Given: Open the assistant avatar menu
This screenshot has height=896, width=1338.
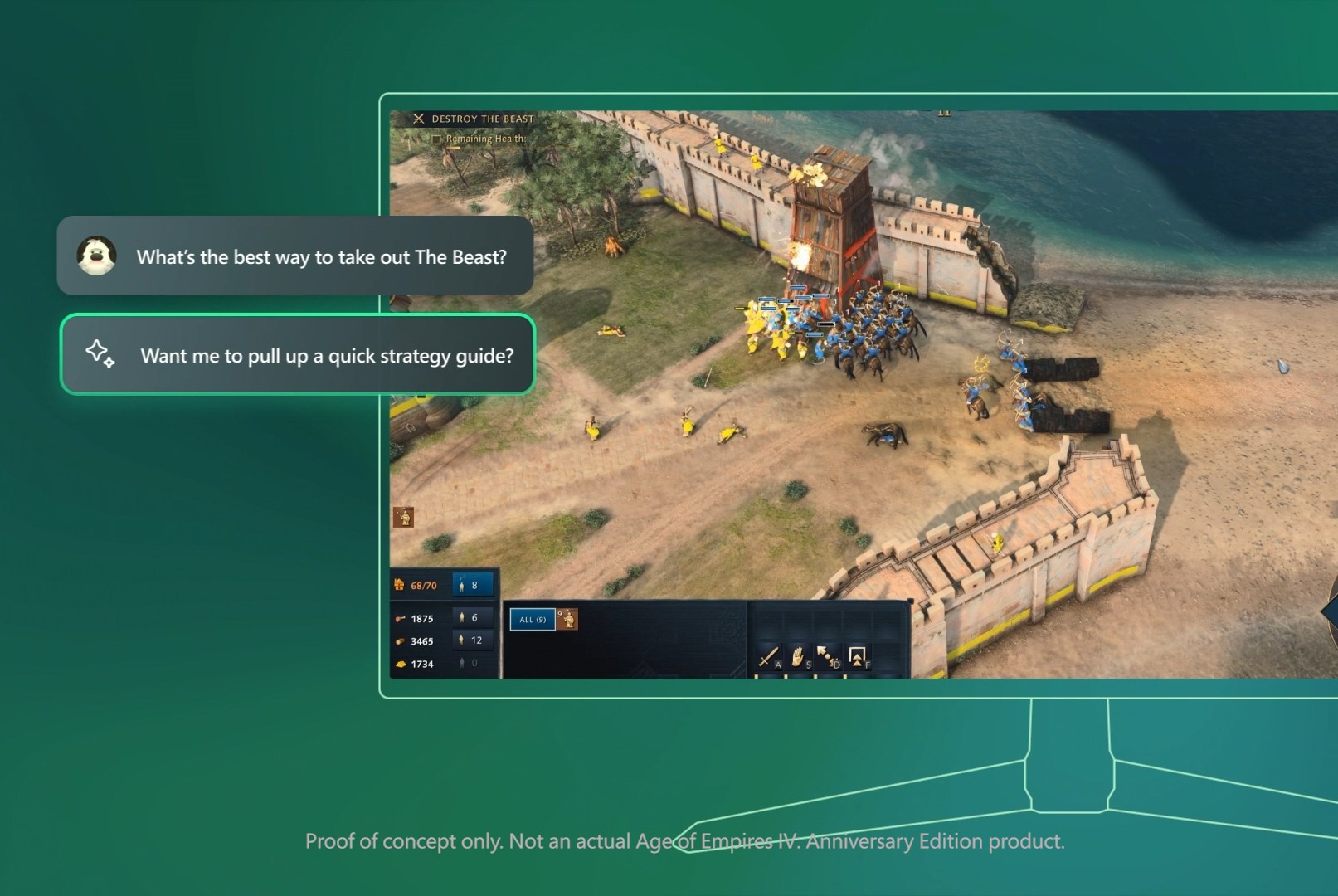Looking at the screenshot, I should (x=97, y=256).
